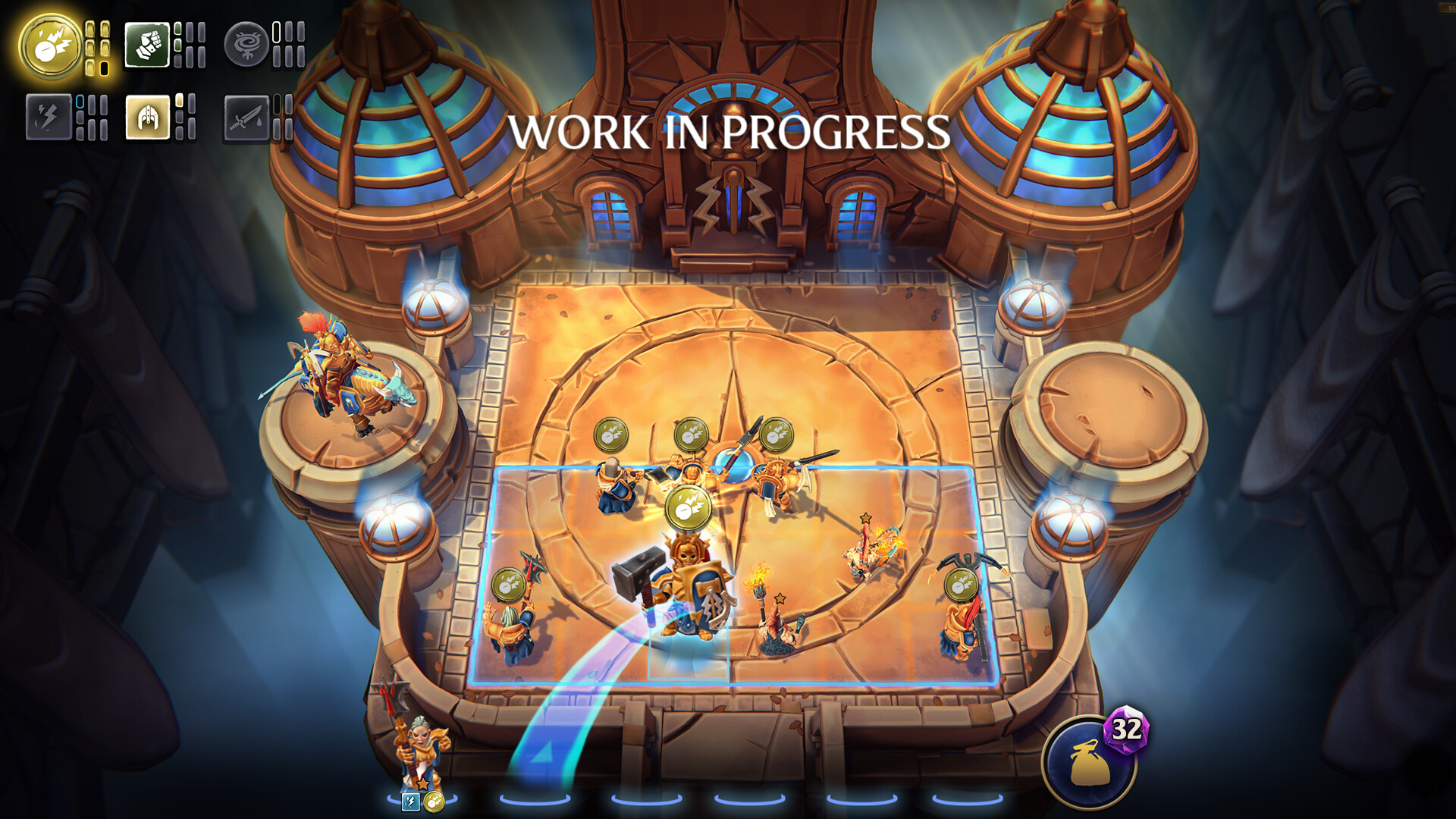This screenshot has height=819, width=1456.
Task: Select the green gauntlet ability icon
Action: (149, 45)
